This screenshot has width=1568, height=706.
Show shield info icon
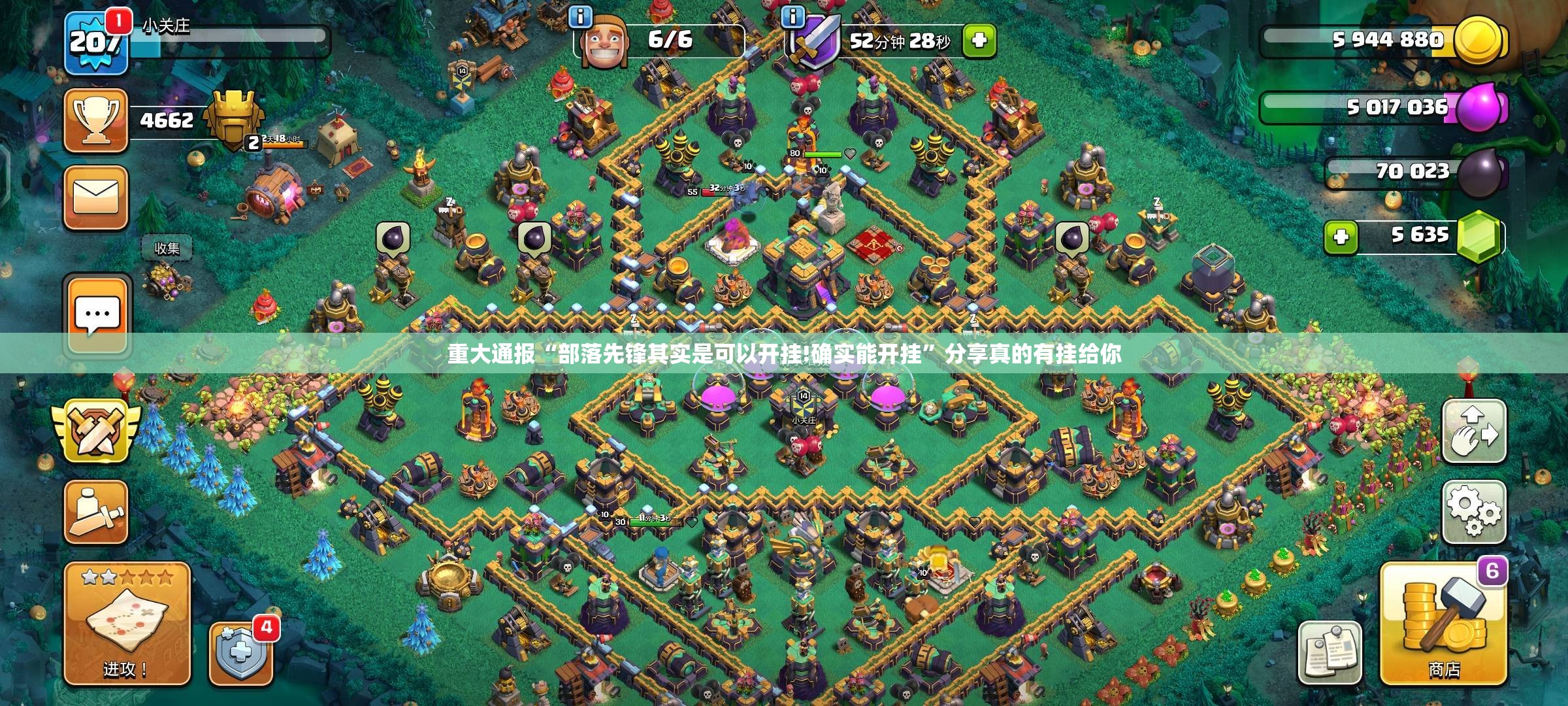[x=793, y=17]
